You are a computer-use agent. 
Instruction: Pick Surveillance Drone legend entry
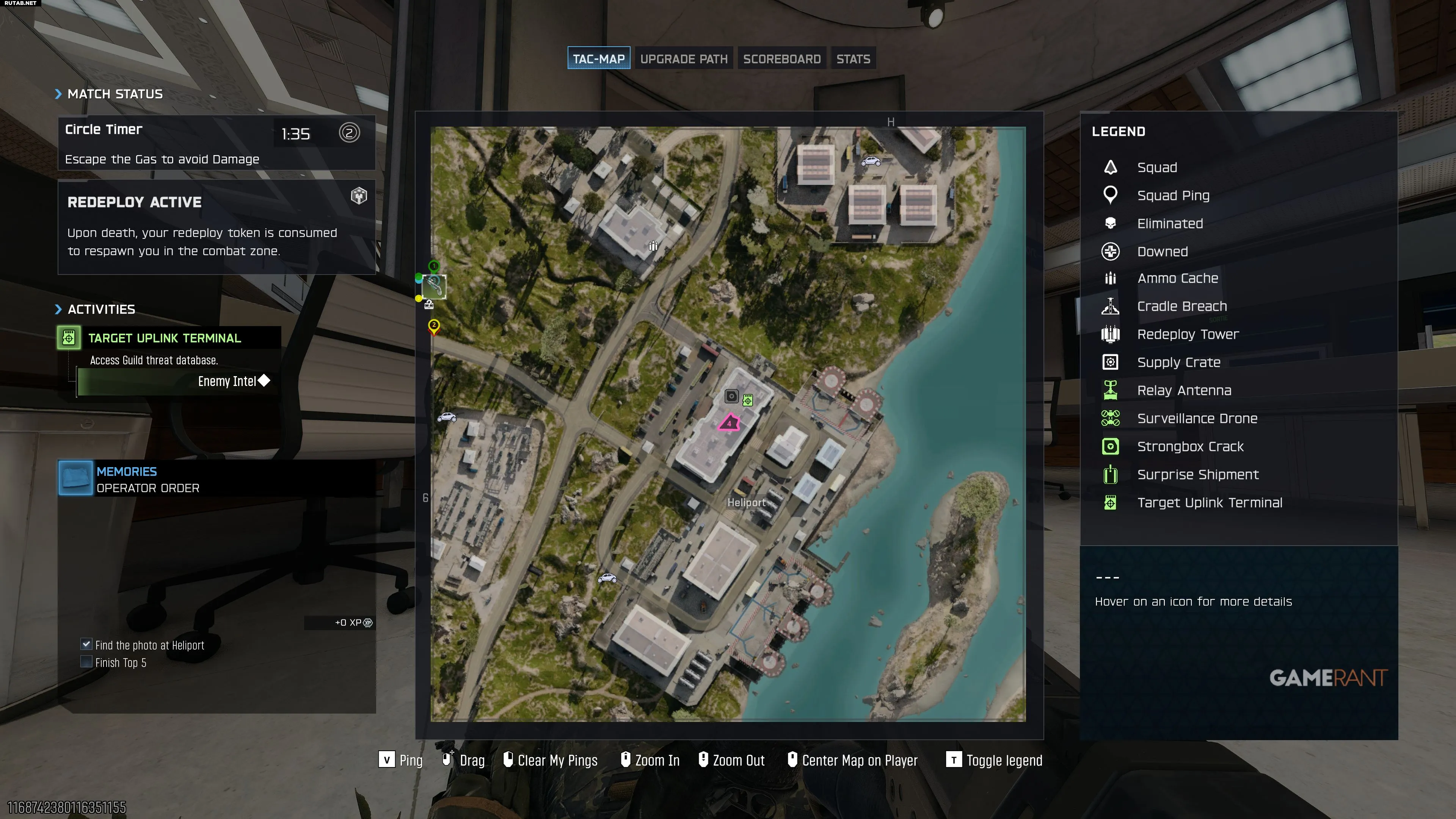coord(1197,418)
